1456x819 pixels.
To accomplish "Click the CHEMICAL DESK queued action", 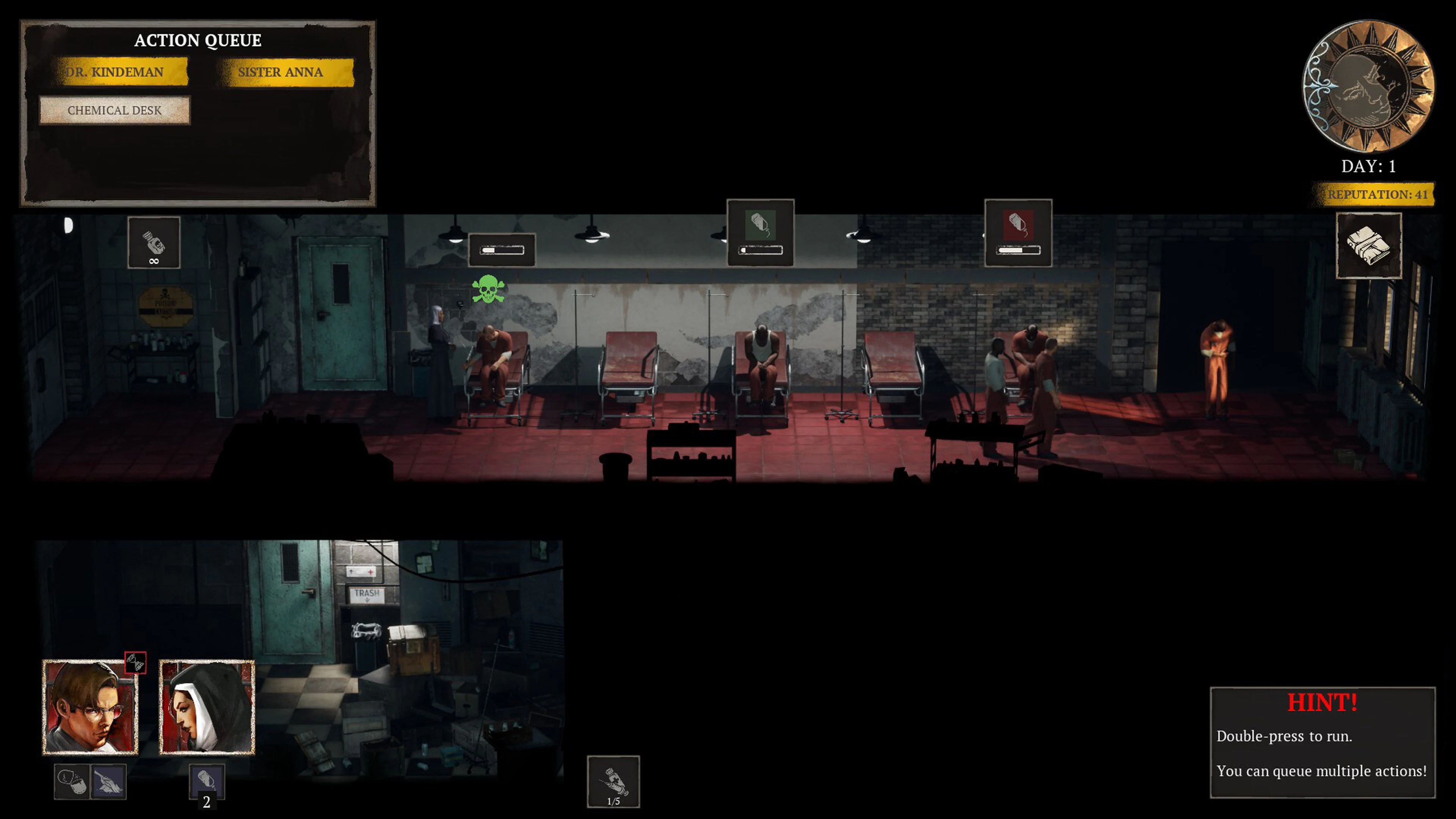I will [x=115, y=111].
